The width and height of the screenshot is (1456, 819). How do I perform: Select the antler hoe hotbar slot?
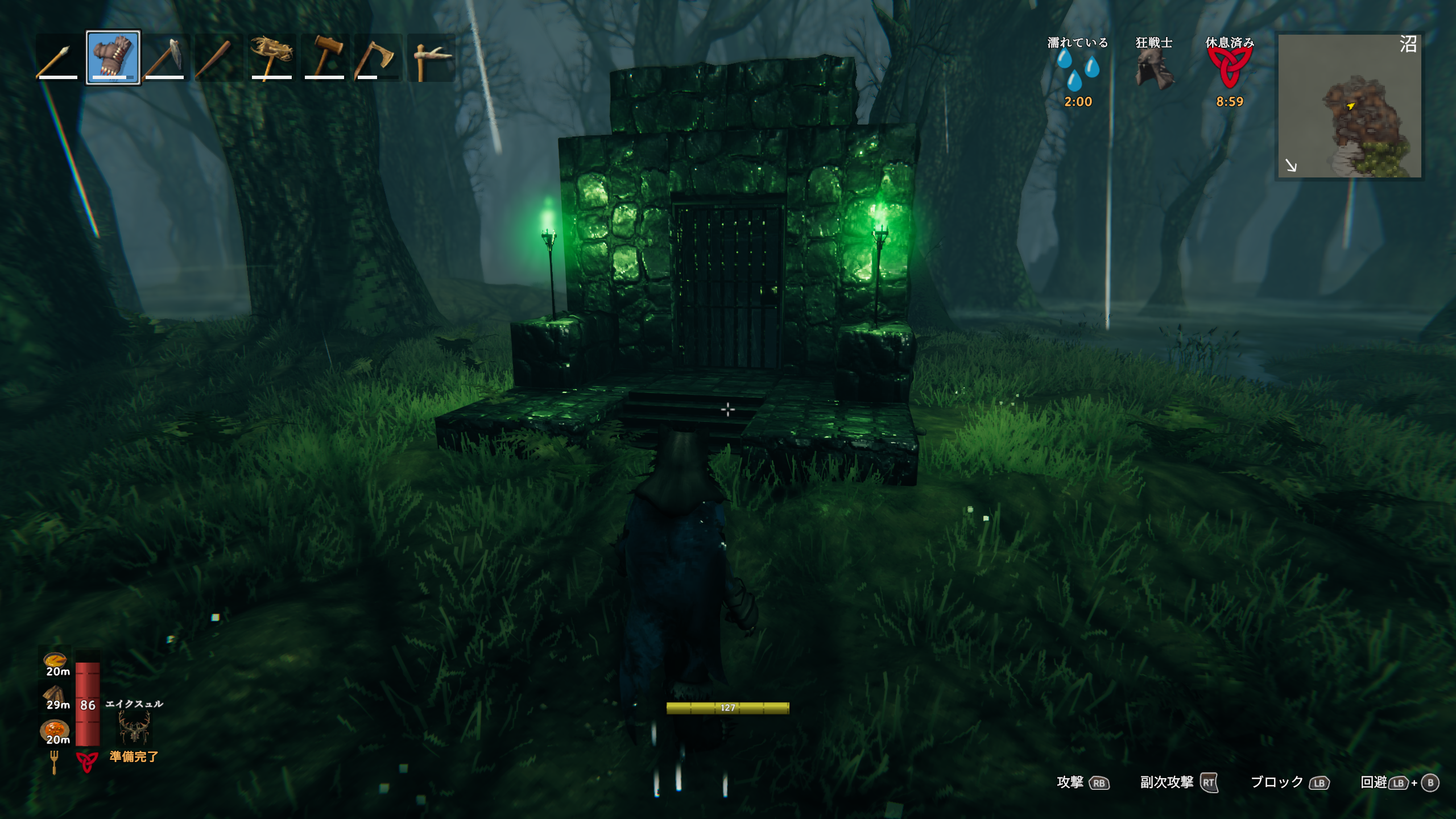tap(431, 58)
